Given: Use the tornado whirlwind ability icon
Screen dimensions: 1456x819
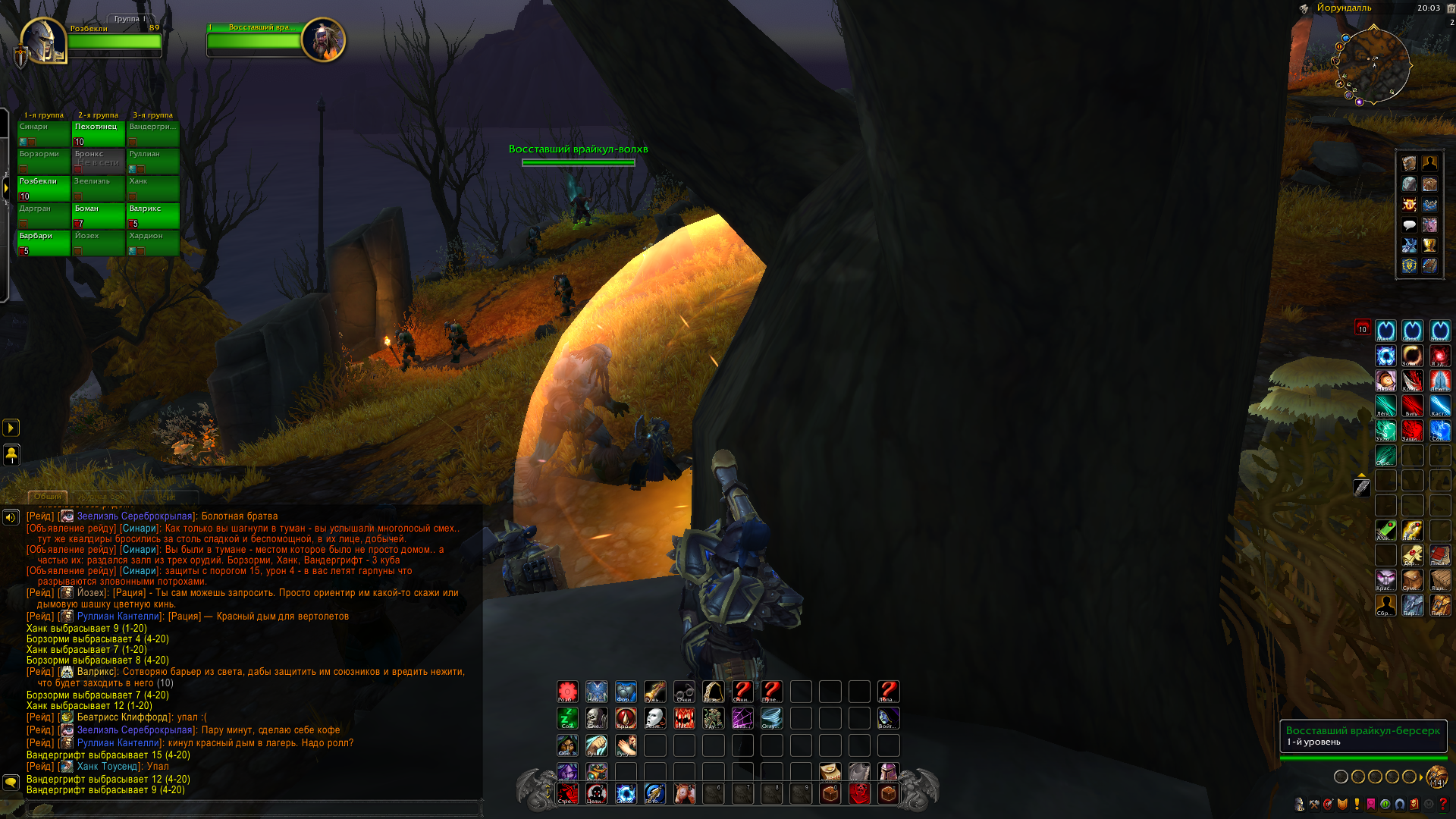Looking at the screenshot, I should [x=771, y=718].
